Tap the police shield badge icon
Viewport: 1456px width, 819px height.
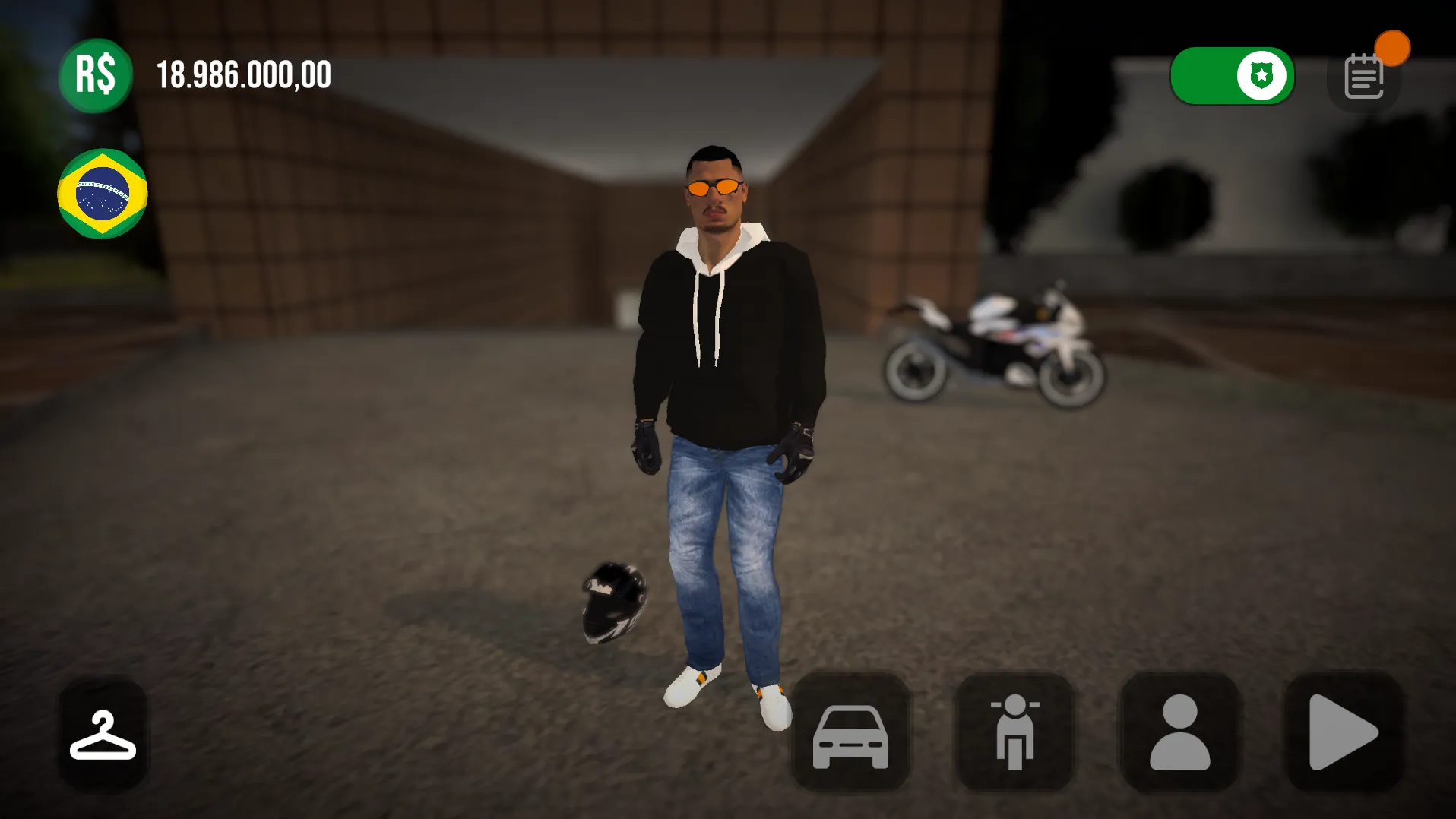1261,75
